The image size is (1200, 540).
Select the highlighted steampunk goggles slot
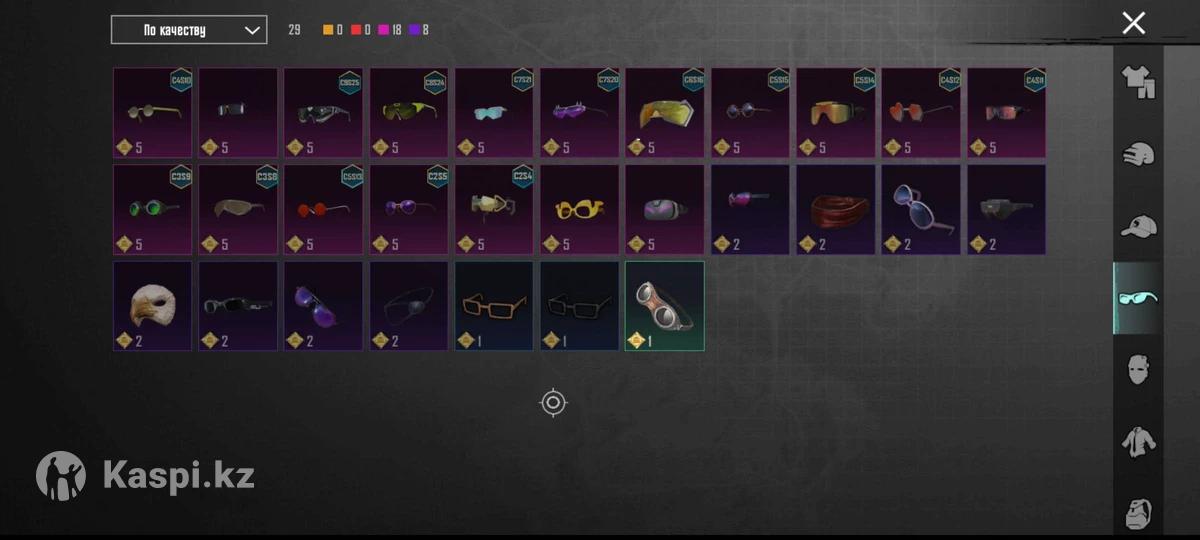(665, 305)
